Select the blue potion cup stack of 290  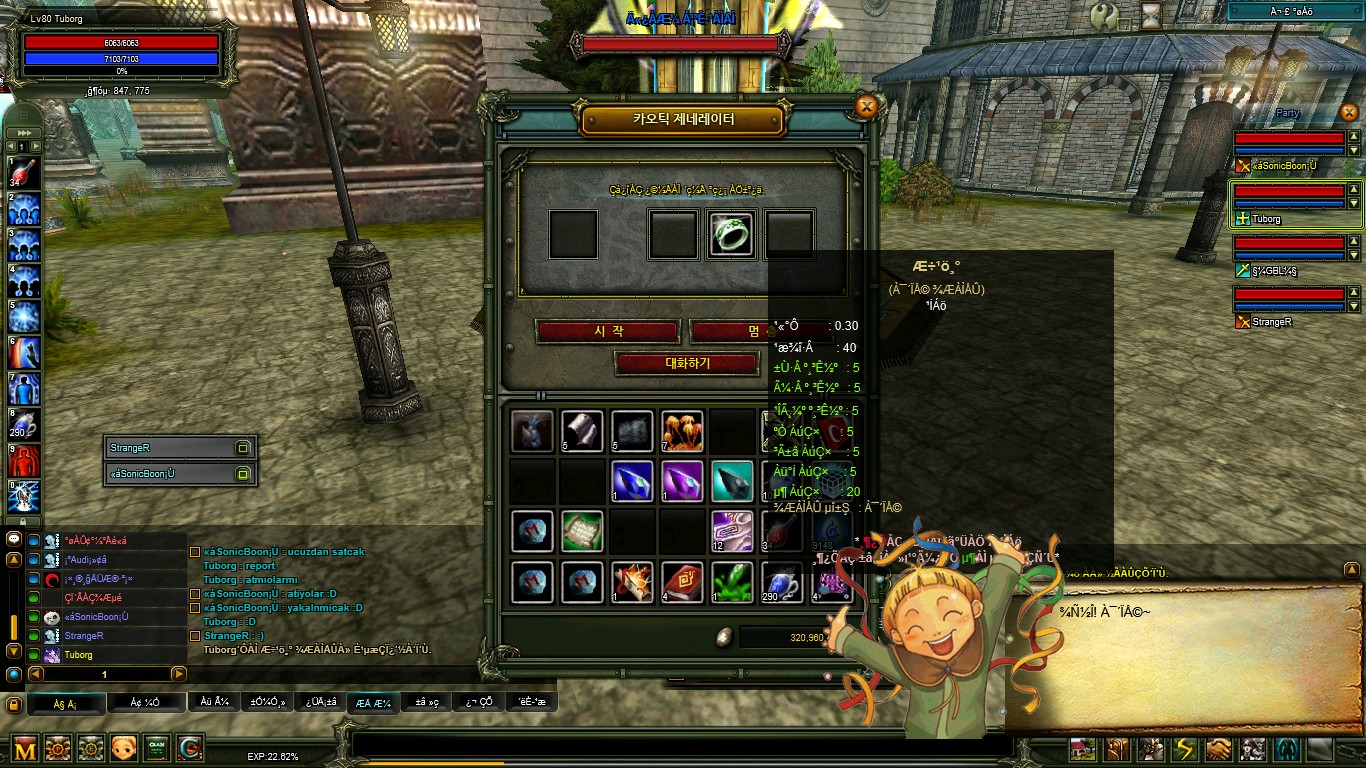[x=782, y=582]
